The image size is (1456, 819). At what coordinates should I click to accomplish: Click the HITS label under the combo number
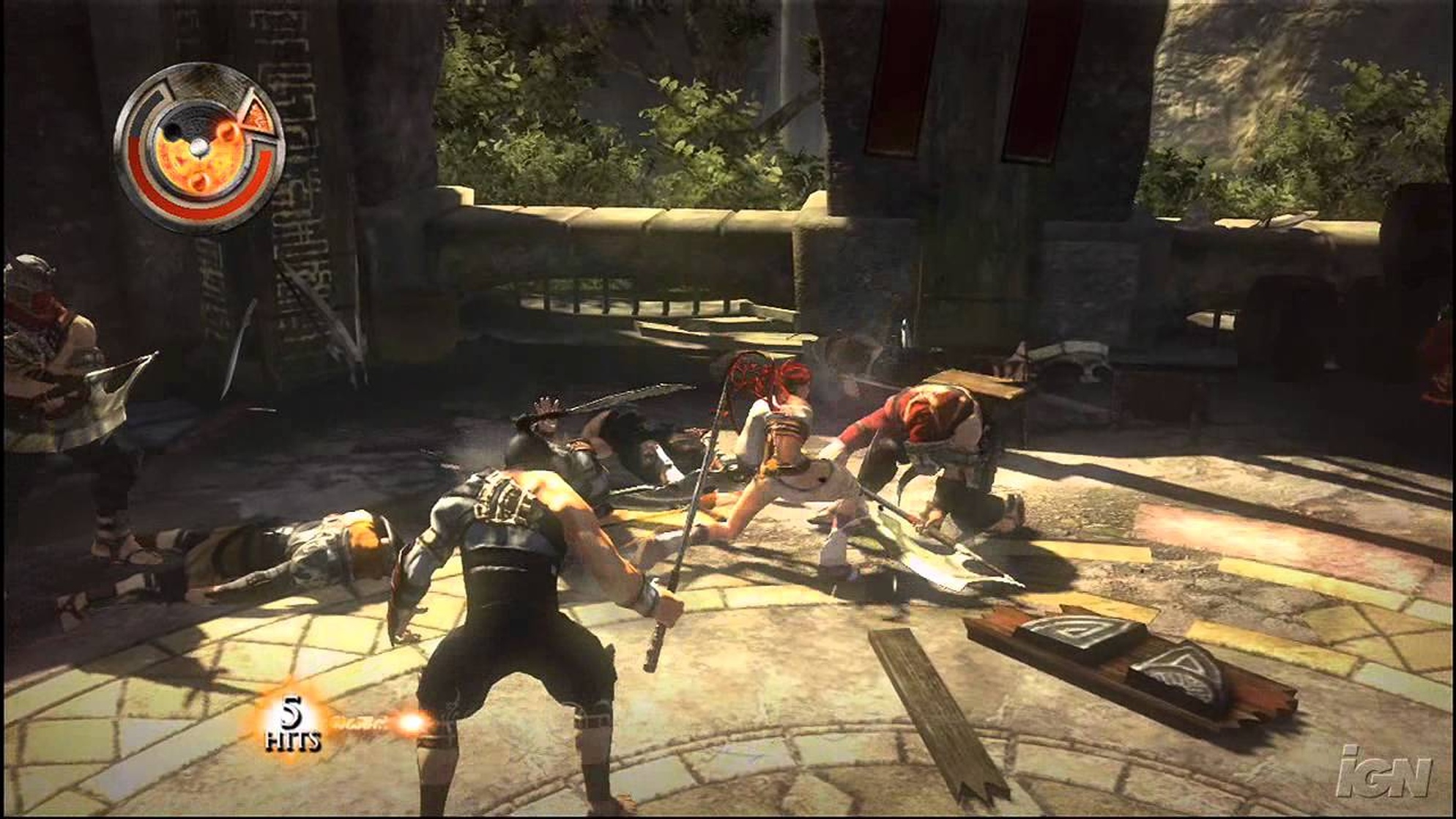[x=292, y=741]
